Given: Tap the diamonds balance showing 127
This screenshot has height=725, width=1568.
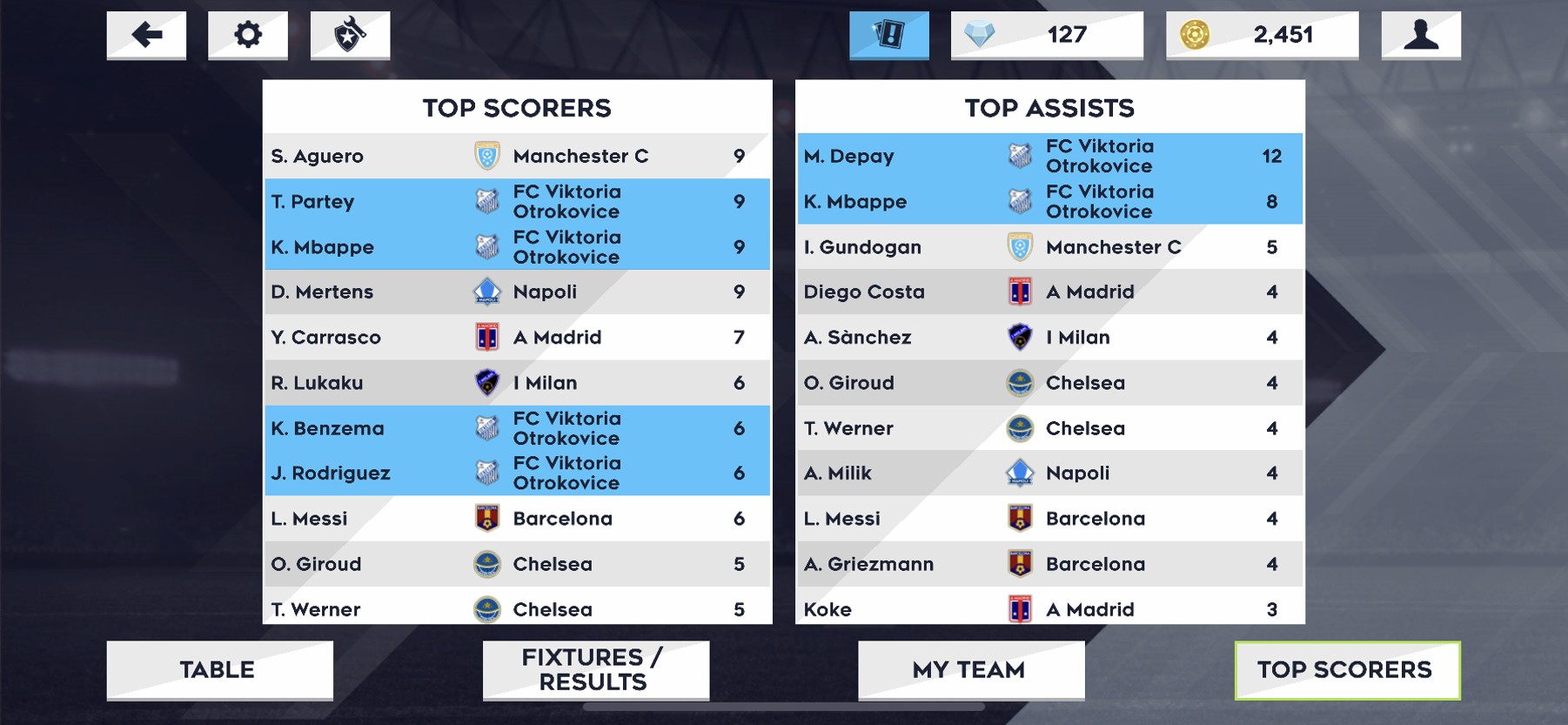Looking at the screenshot, I should point(1047,35).
